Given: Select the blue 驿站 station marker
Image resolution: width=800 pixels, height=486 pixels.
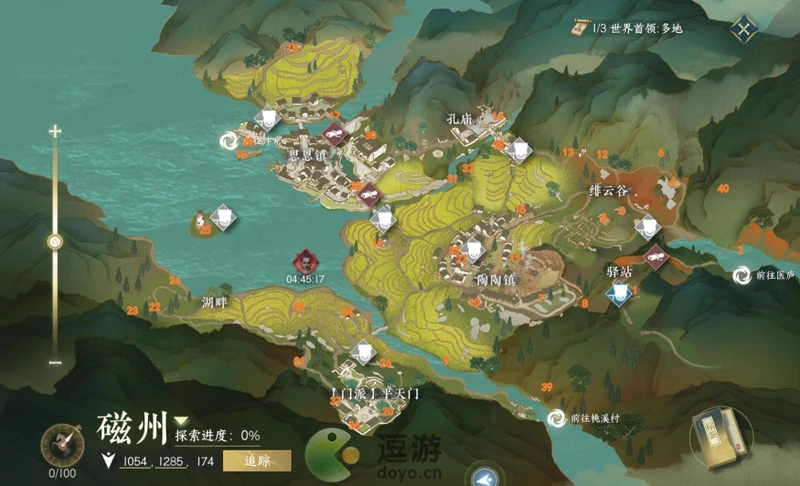Looking at the screenshot, I should pyautogui.click(x=620, y=292).
